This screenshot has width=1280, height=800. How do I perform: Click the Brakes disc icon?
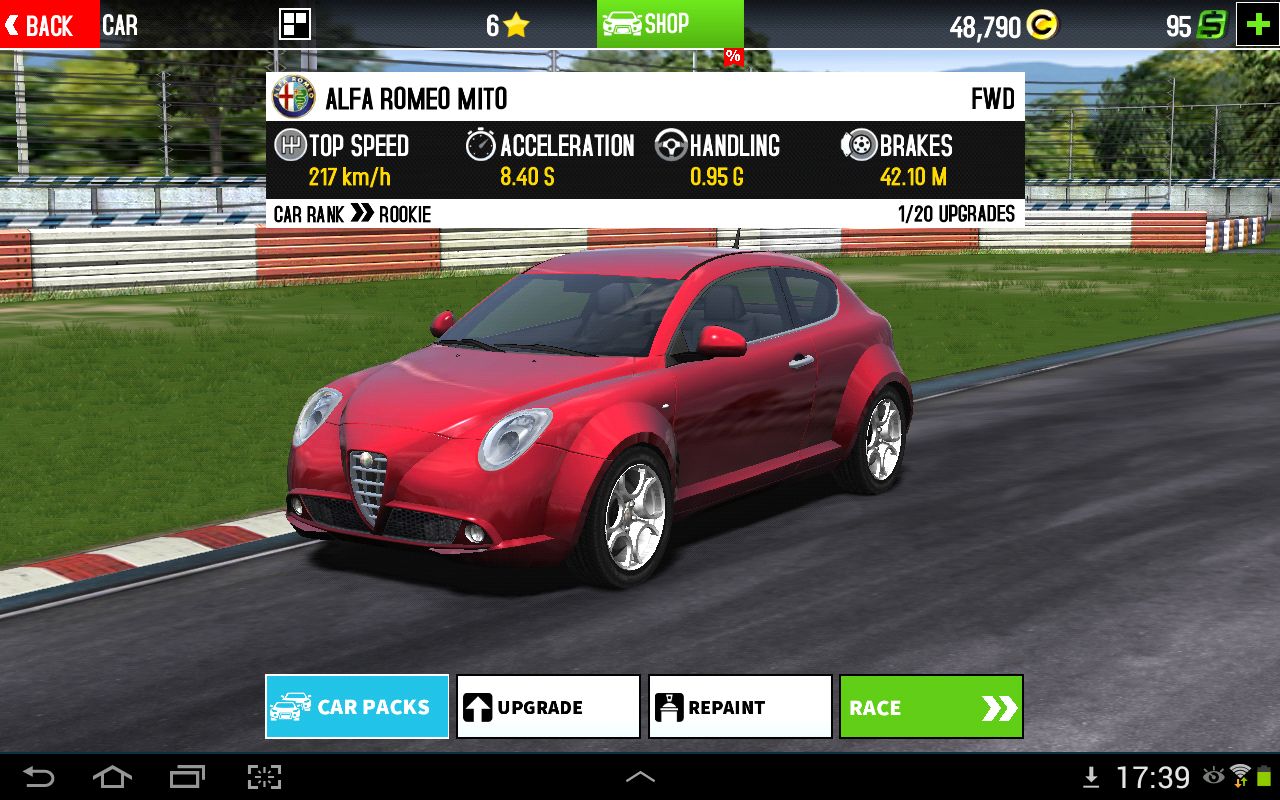[860, 144]
